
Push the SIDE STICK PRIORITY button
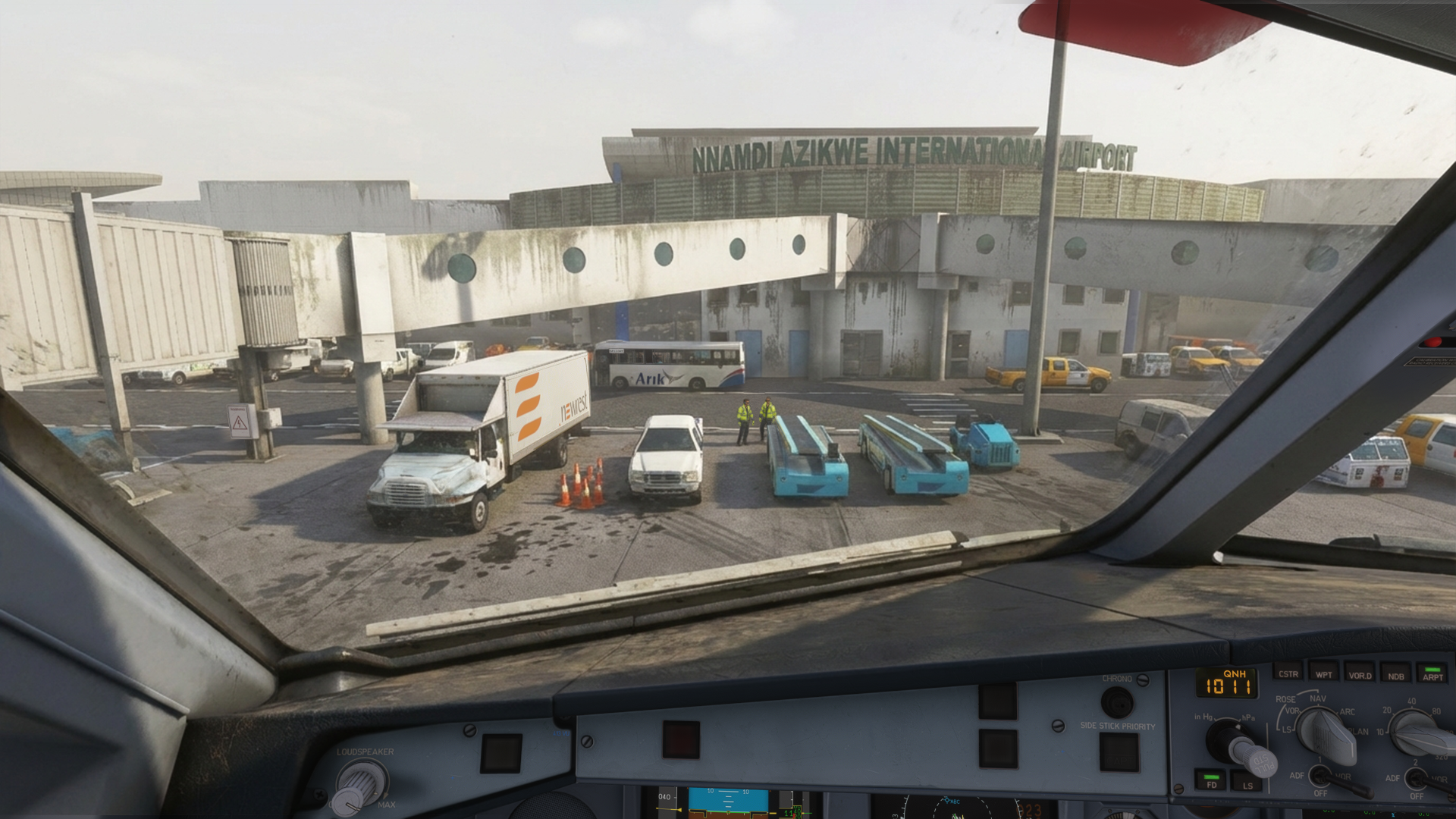(x=1119, y=752)
